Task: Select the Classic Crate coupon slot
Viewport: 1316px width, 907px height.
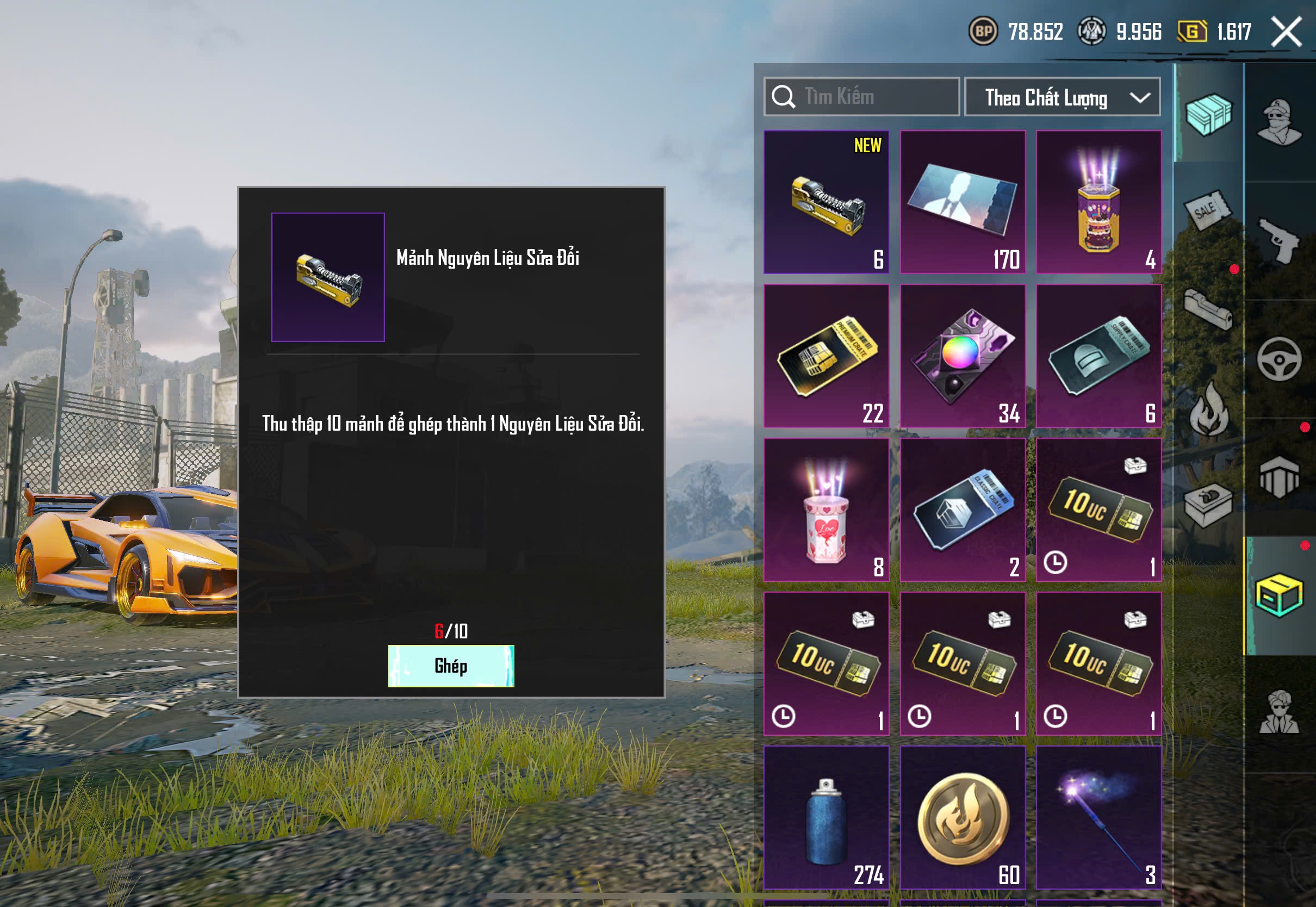Action: click(x=962, y=510)
